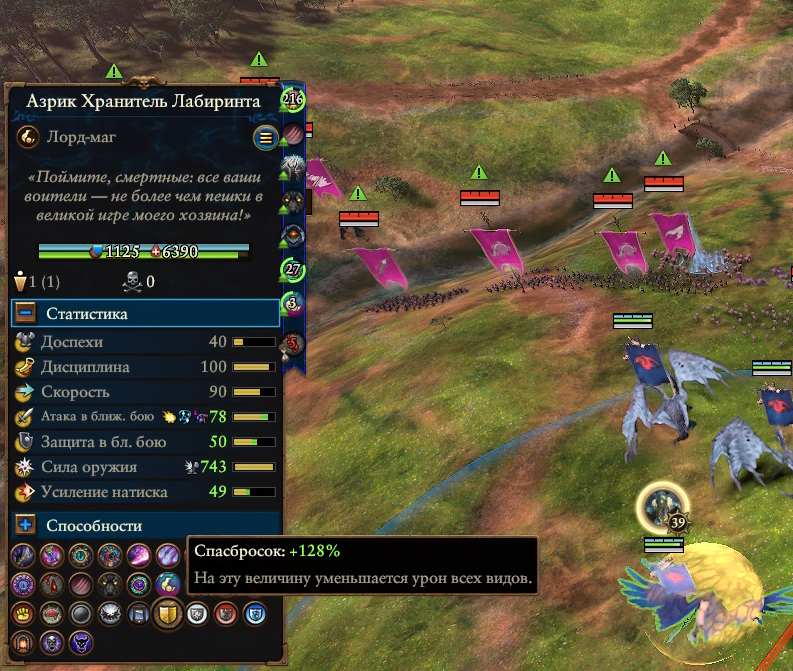Select the red shield attribute icon
Image resolution: width=793 pixels, height=671 pixels.
226,613
